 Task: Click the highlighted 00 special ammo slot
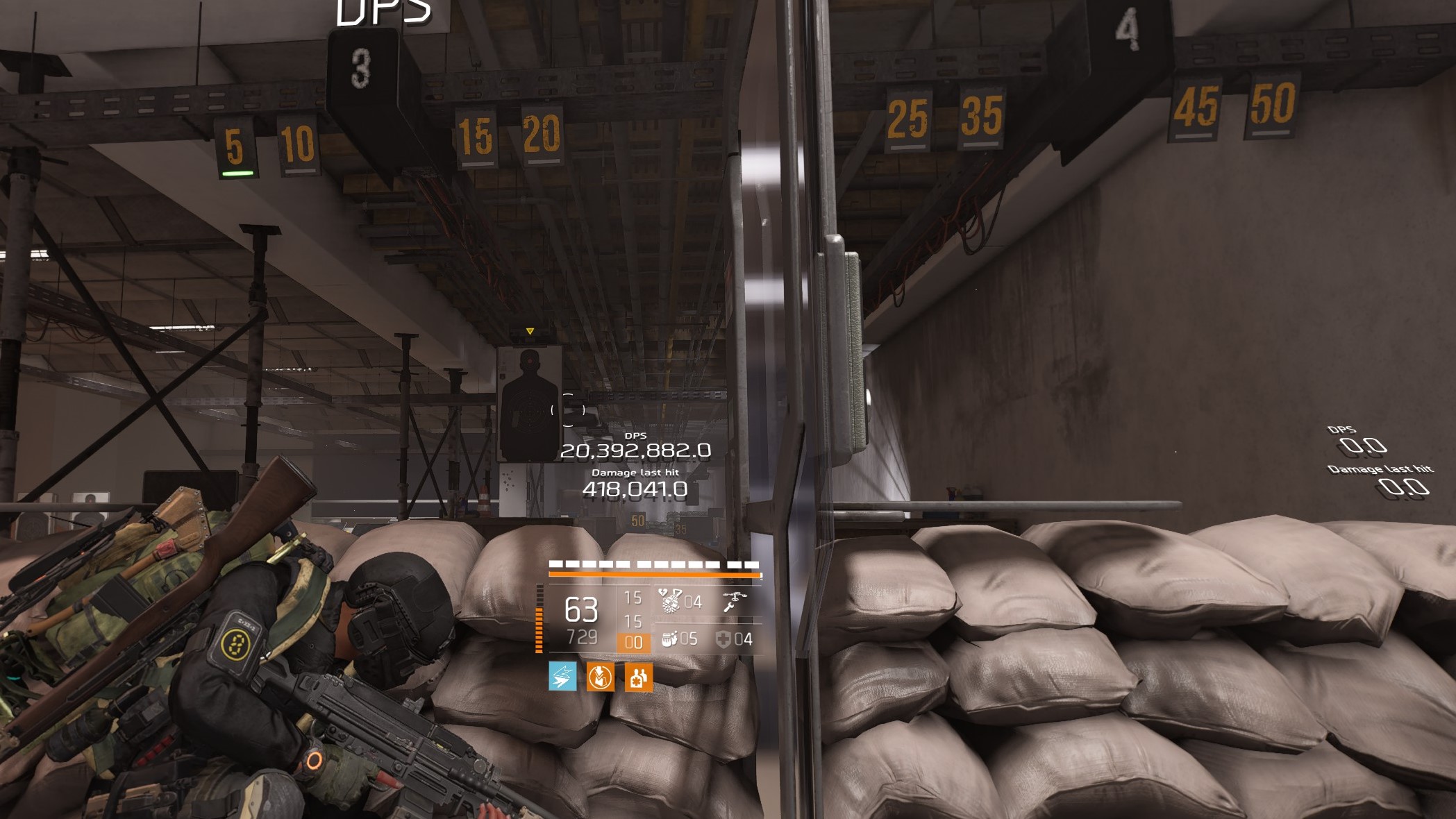(x=634, y=641)
